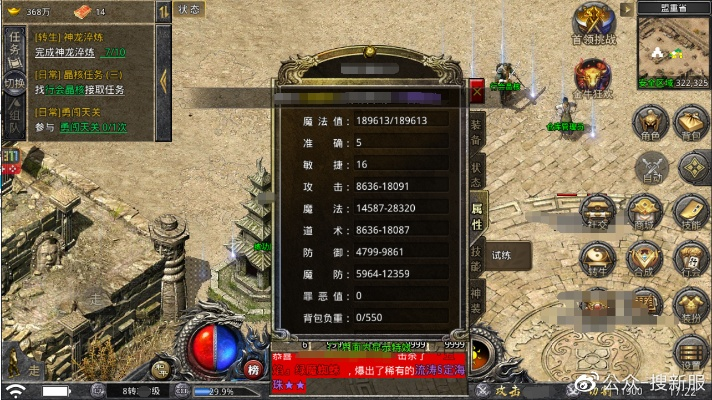
Task: Select the 技能 skills tab
Action: 477,257
